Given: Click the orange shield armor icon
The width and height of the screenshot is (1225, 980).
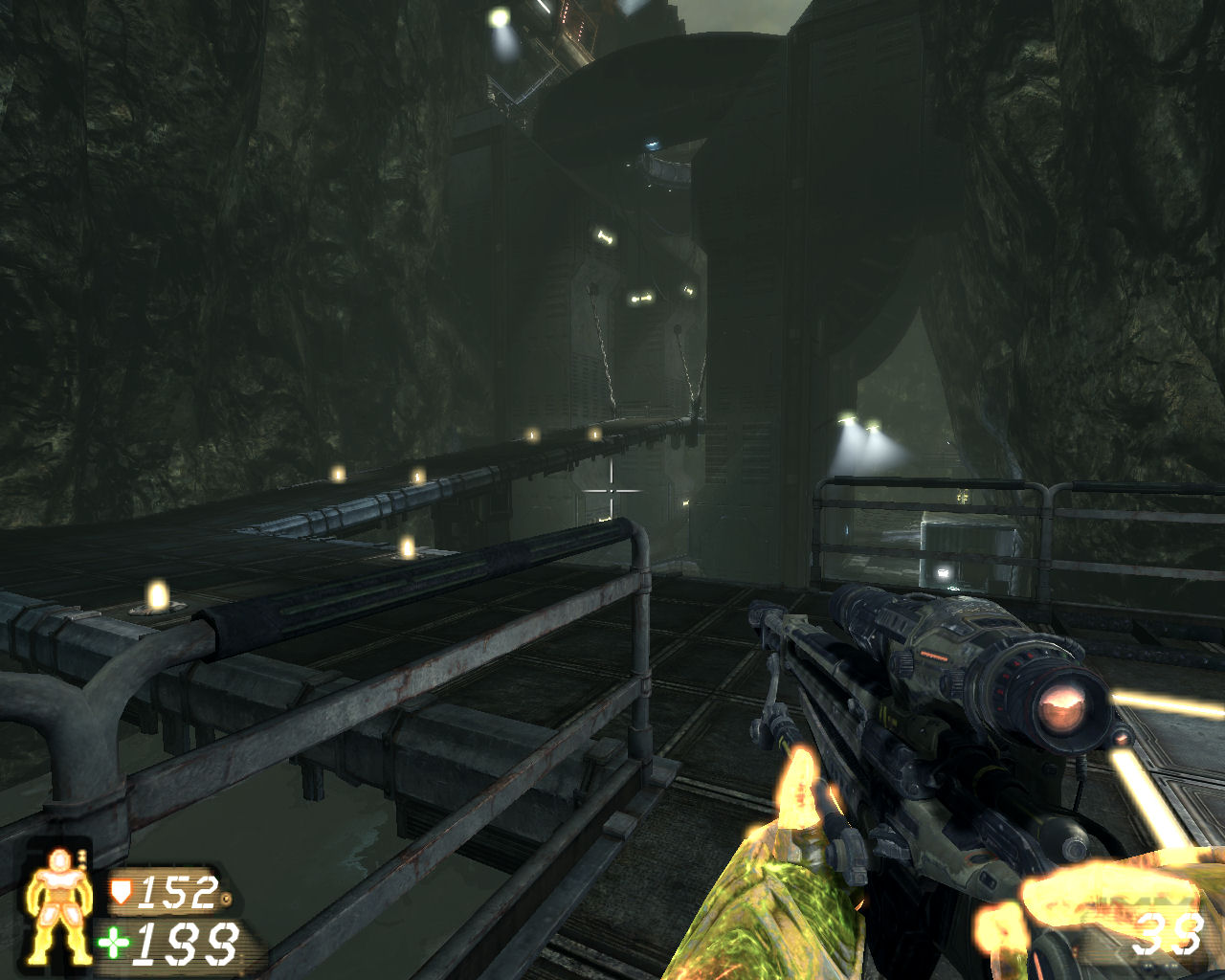Looking at the screenshot, I should [121, 892].
